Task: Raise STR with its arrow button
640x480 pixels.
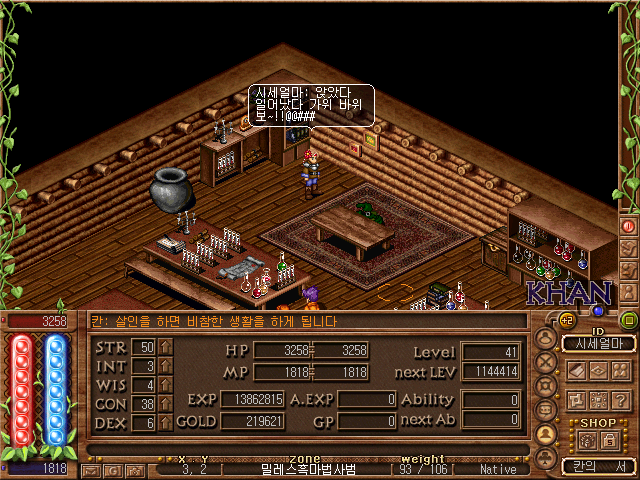Action: pyautogui.click(x=166, y=347)
